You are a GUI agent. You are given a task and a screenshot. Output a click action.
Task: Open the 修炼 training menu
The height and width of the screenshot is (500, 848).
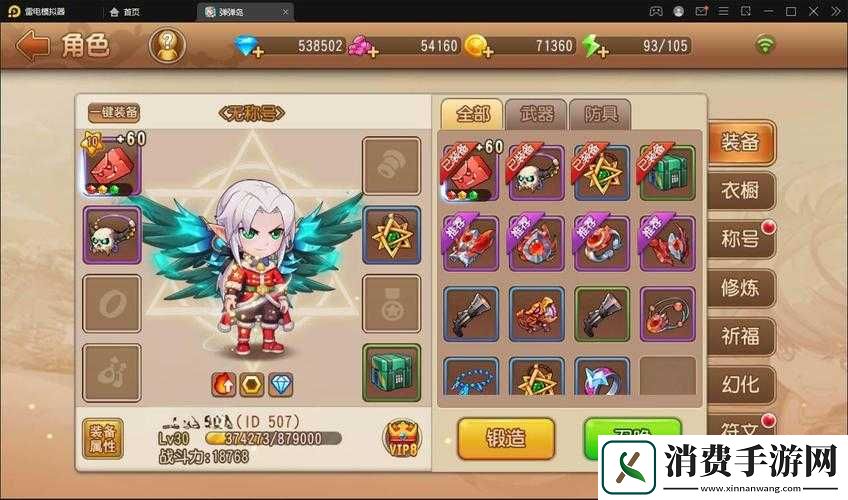pyautogui.click(x=740, y=287)
